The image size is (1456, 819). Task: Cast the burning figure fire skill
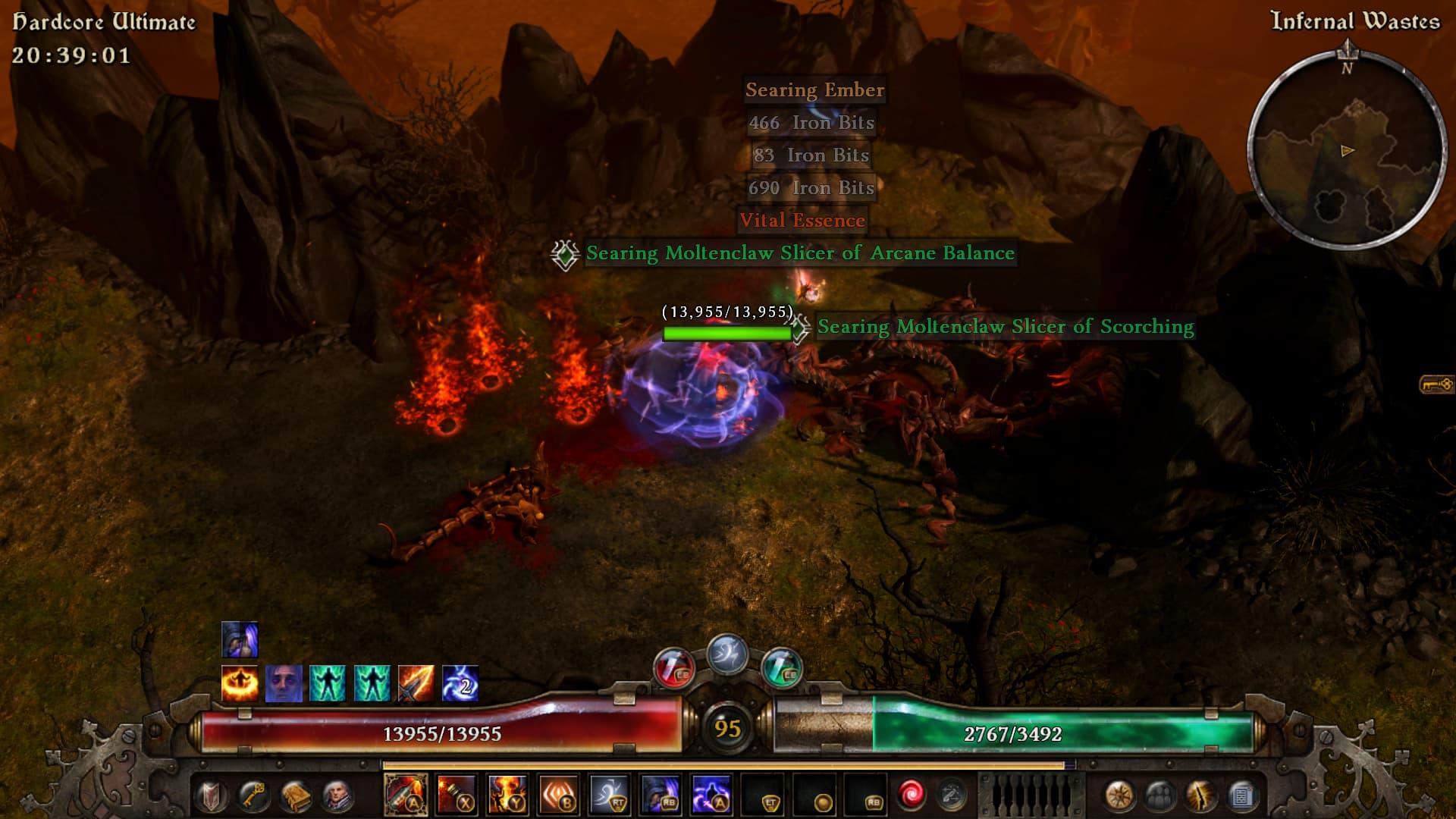click(507, 795)
